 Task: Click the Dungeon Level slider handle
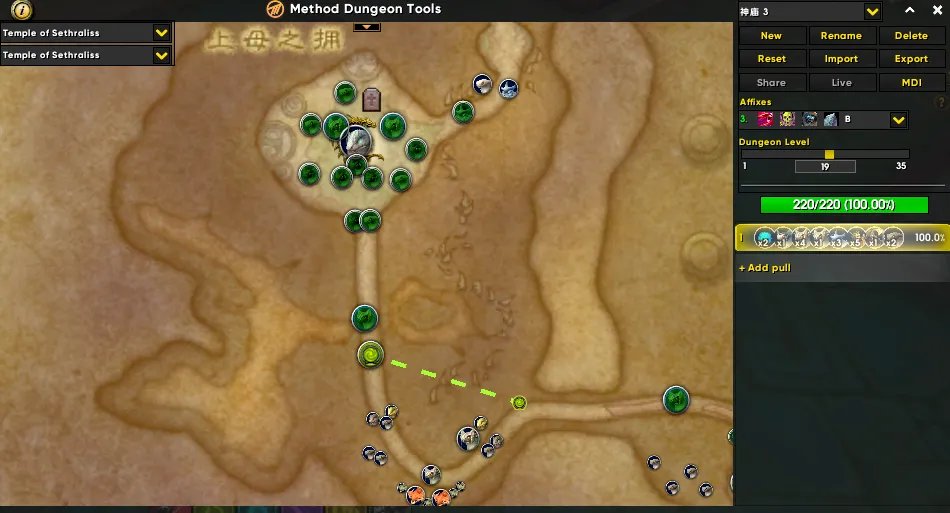(829, 154)
